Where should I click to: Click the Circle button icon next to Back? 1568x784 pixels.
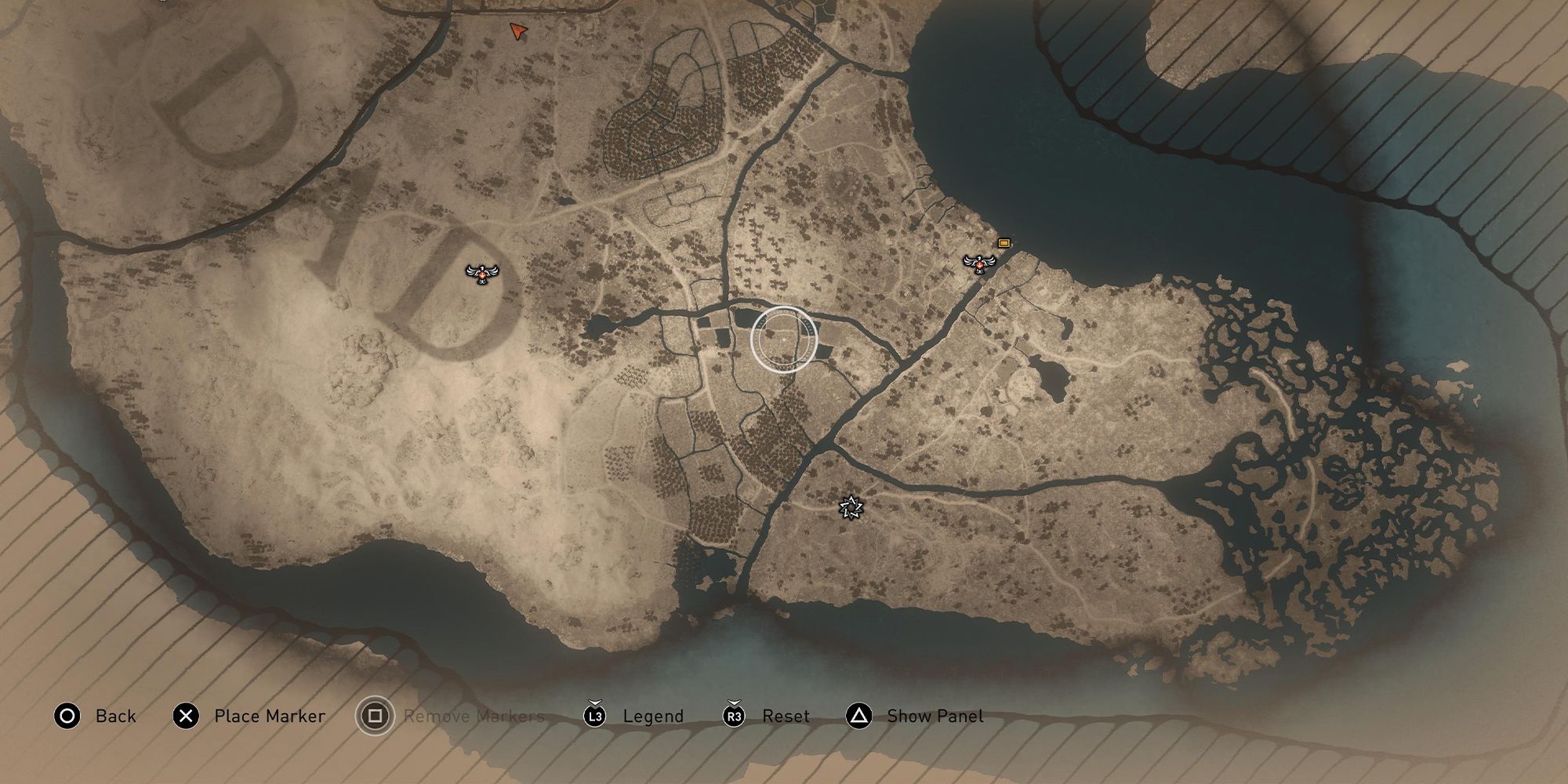tap(67, 716)
